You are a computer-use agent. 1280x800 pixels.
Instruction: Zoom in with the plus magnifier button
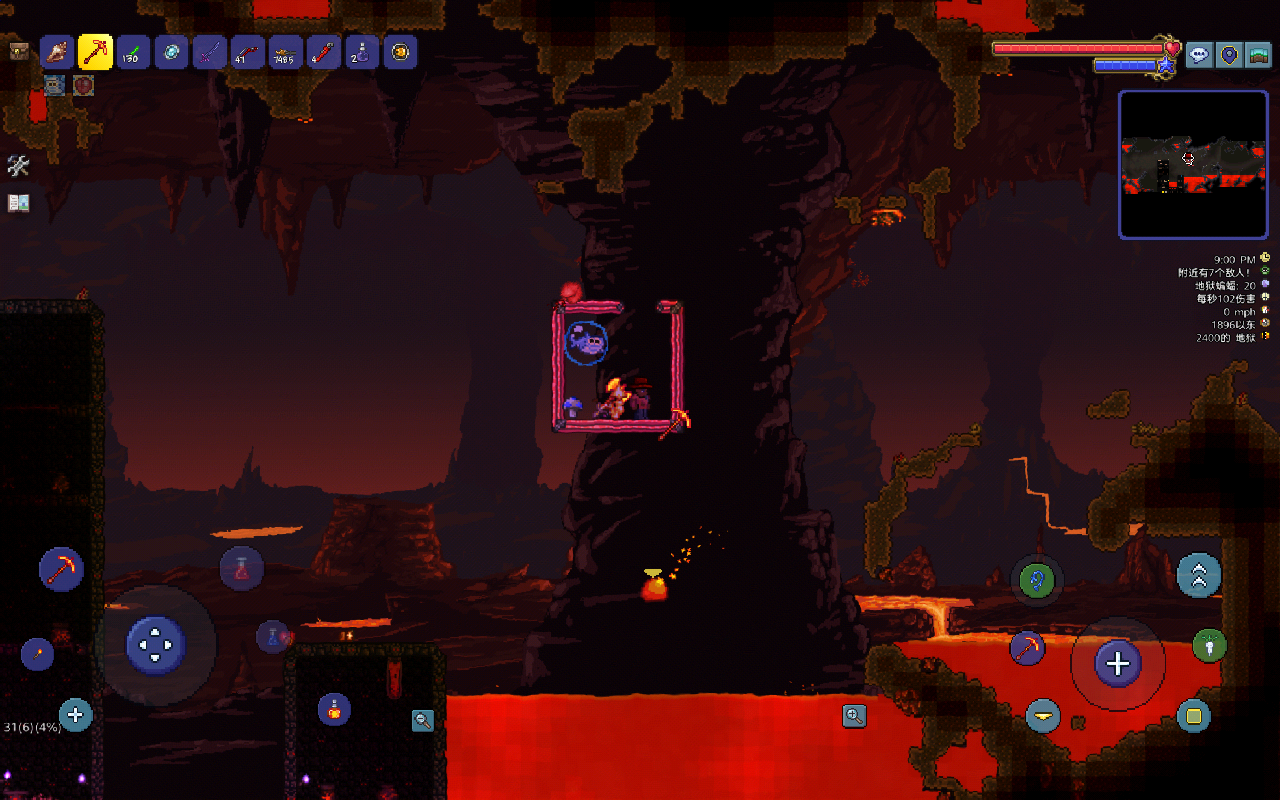[854, 715]
